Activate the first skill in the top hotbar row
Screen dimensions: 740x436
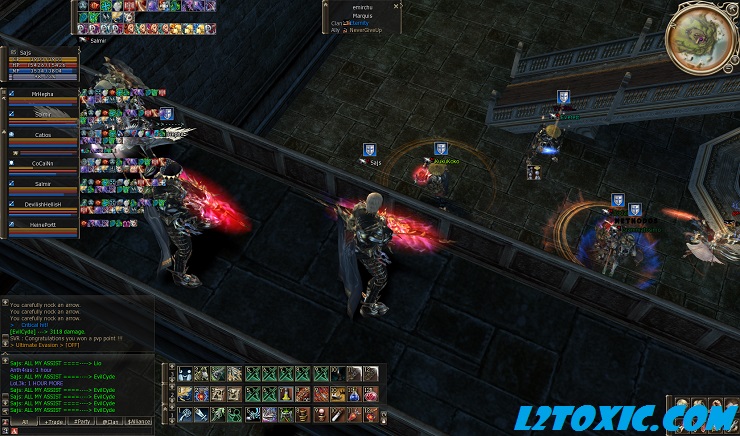pos(186,374)
